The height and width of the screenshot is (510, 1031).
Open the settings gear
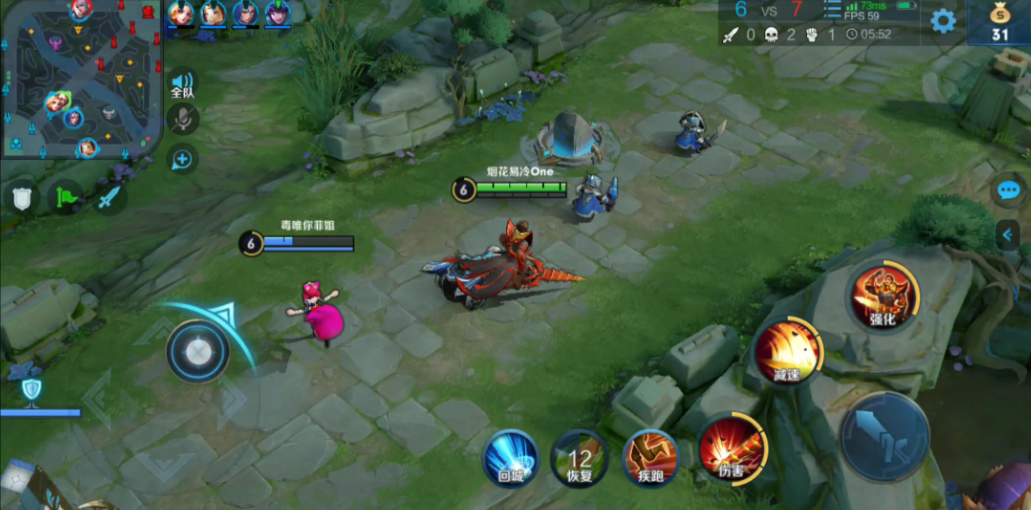click(x=943, y=21)
